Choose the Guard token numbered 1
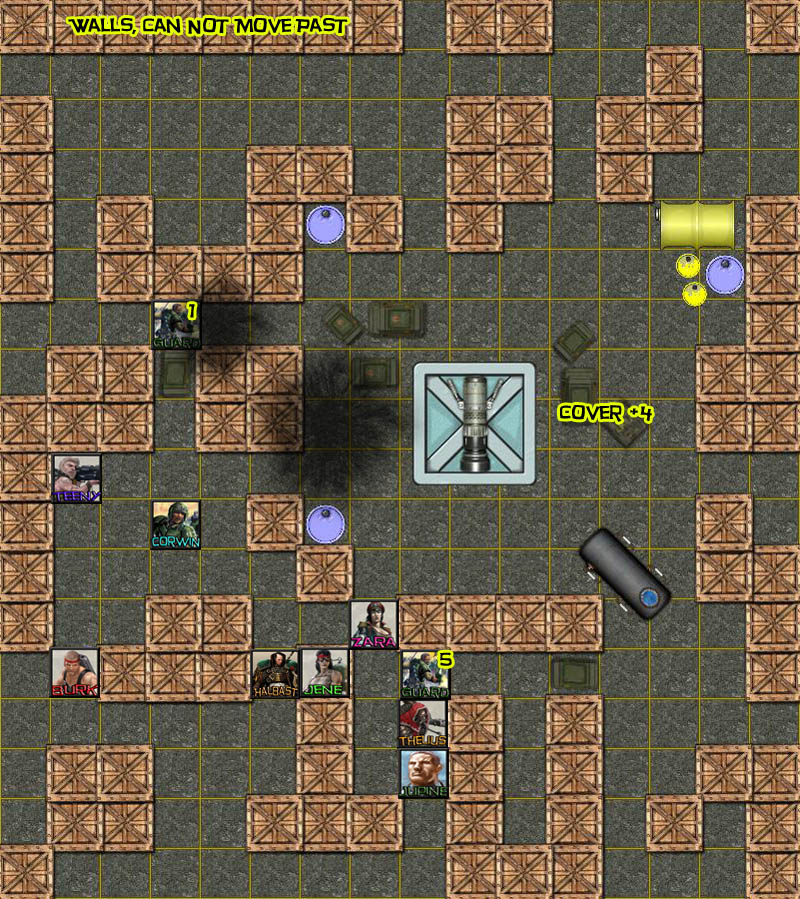The image size is (800, 899). pyautogui.click(x=177, y=325)
